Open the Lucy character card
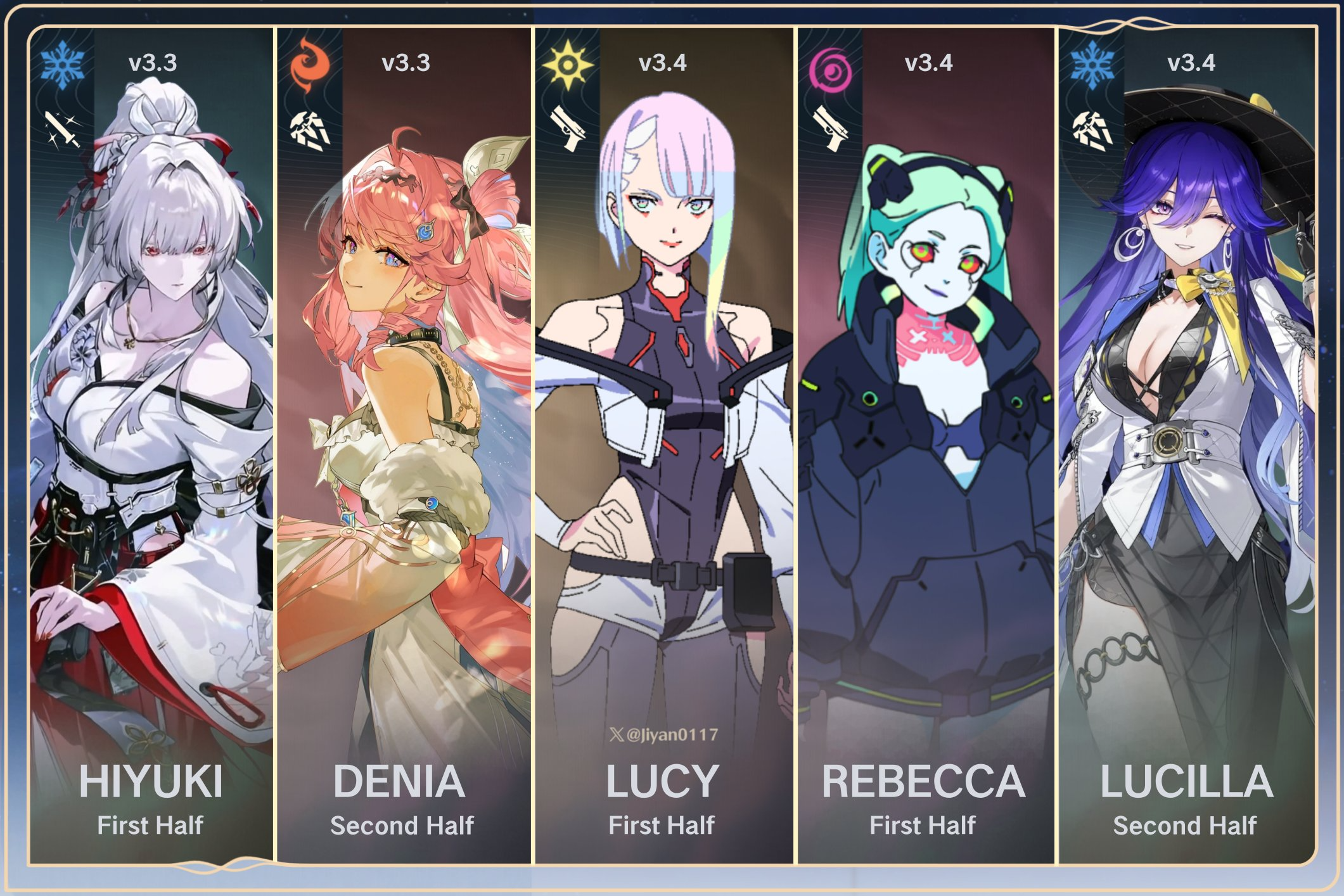The image size is (1344, 896). (x=663, y=444)
